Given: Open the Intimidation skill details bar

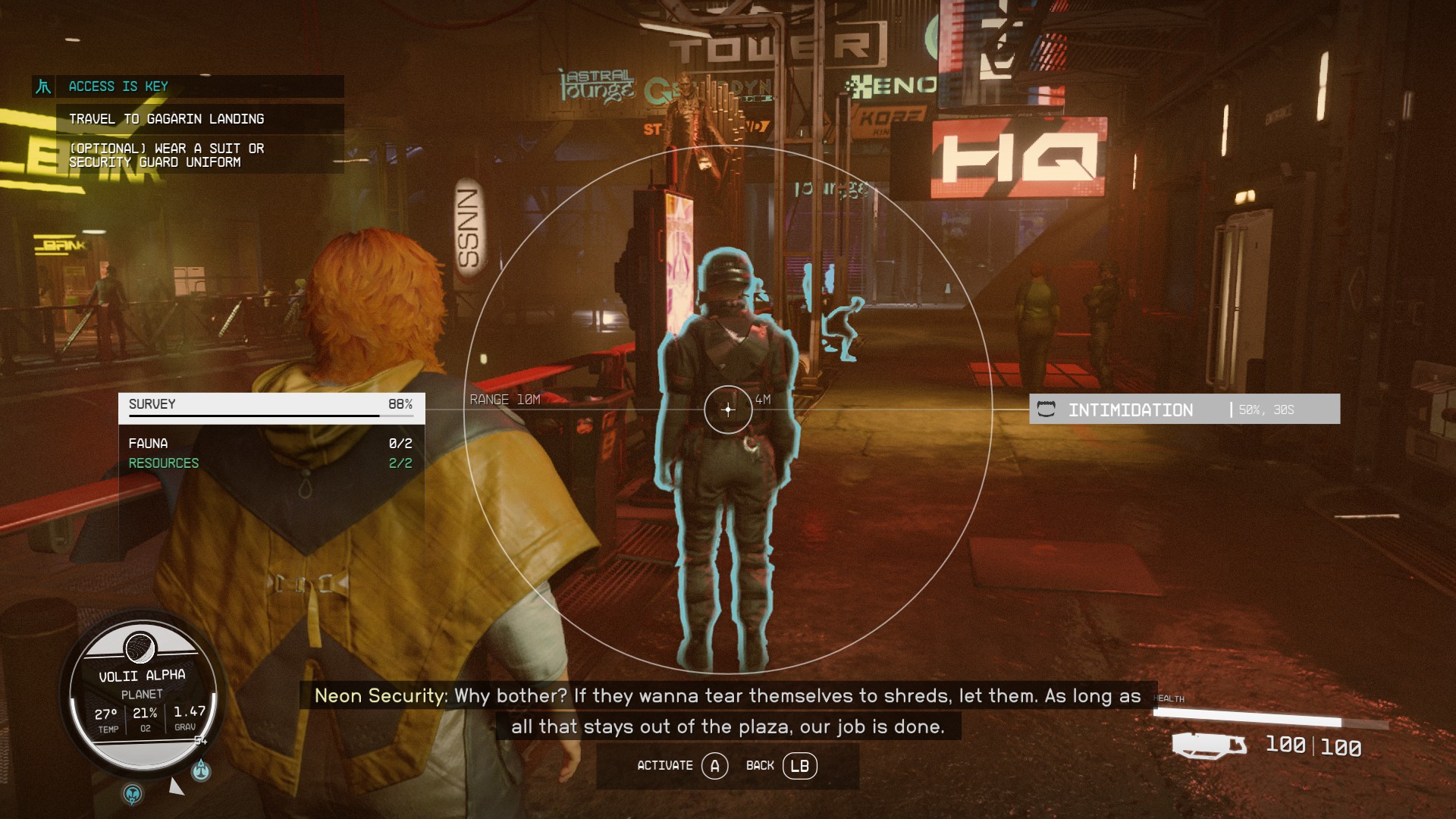Looking at the screenshot, I should click(1183, 409).
